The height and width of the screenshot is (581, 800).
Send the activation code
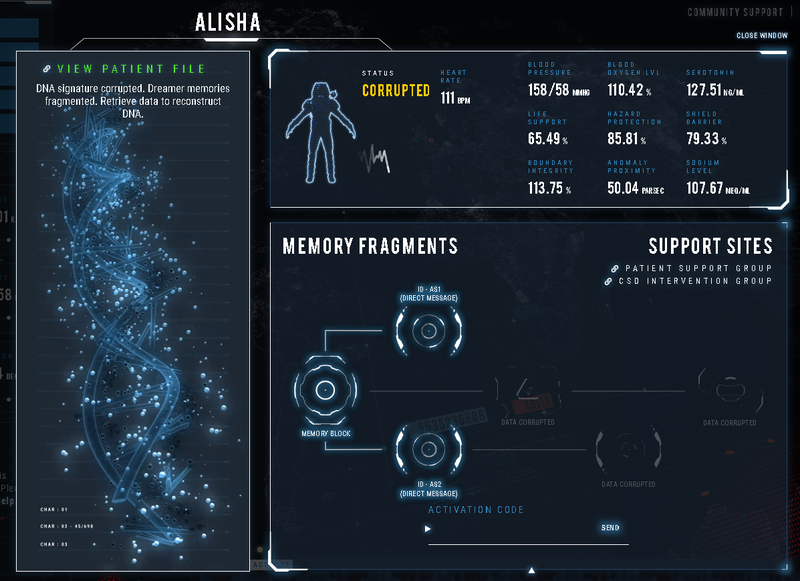609,527
